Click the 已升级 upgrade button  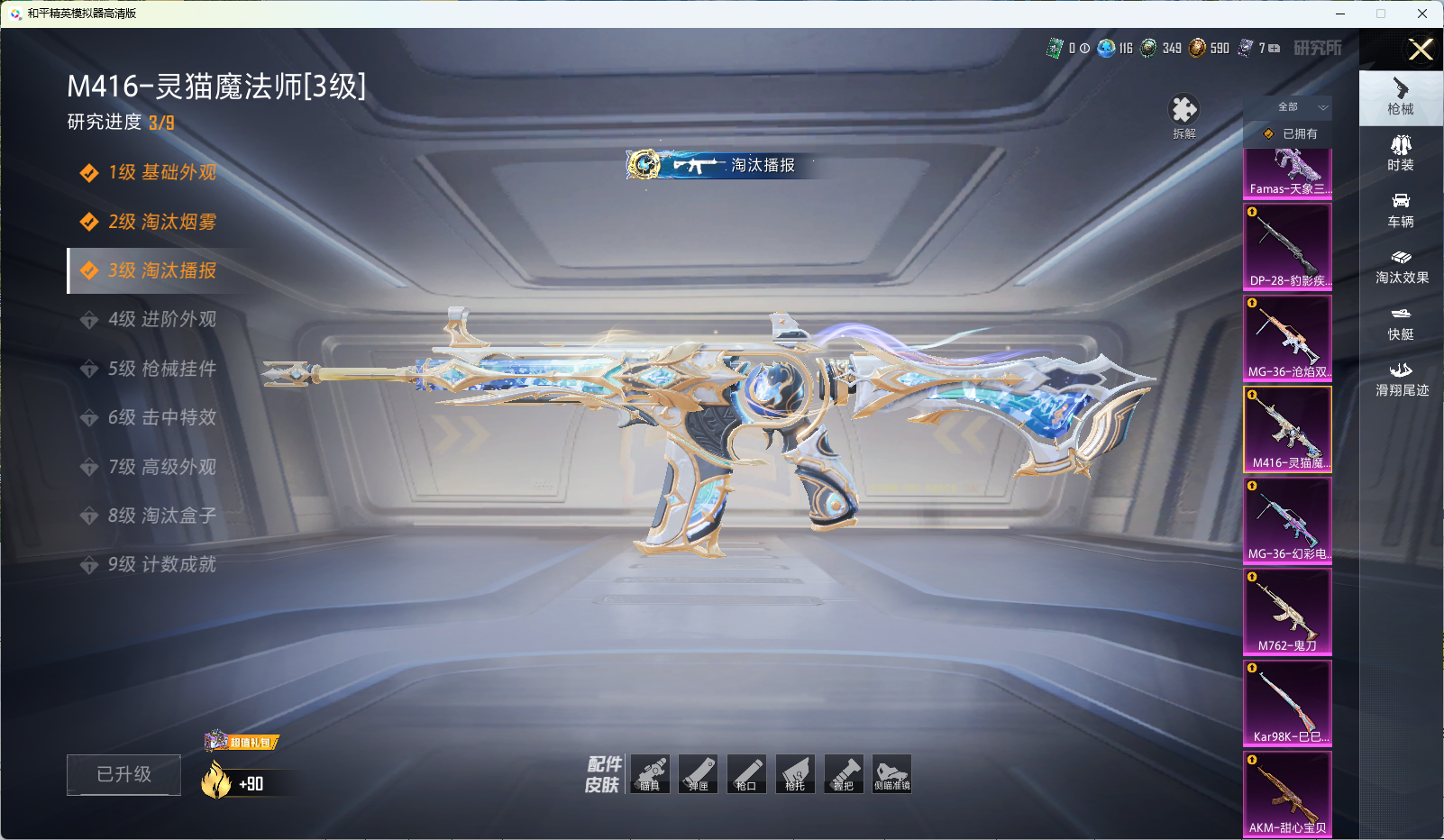(x=123, y=774)
